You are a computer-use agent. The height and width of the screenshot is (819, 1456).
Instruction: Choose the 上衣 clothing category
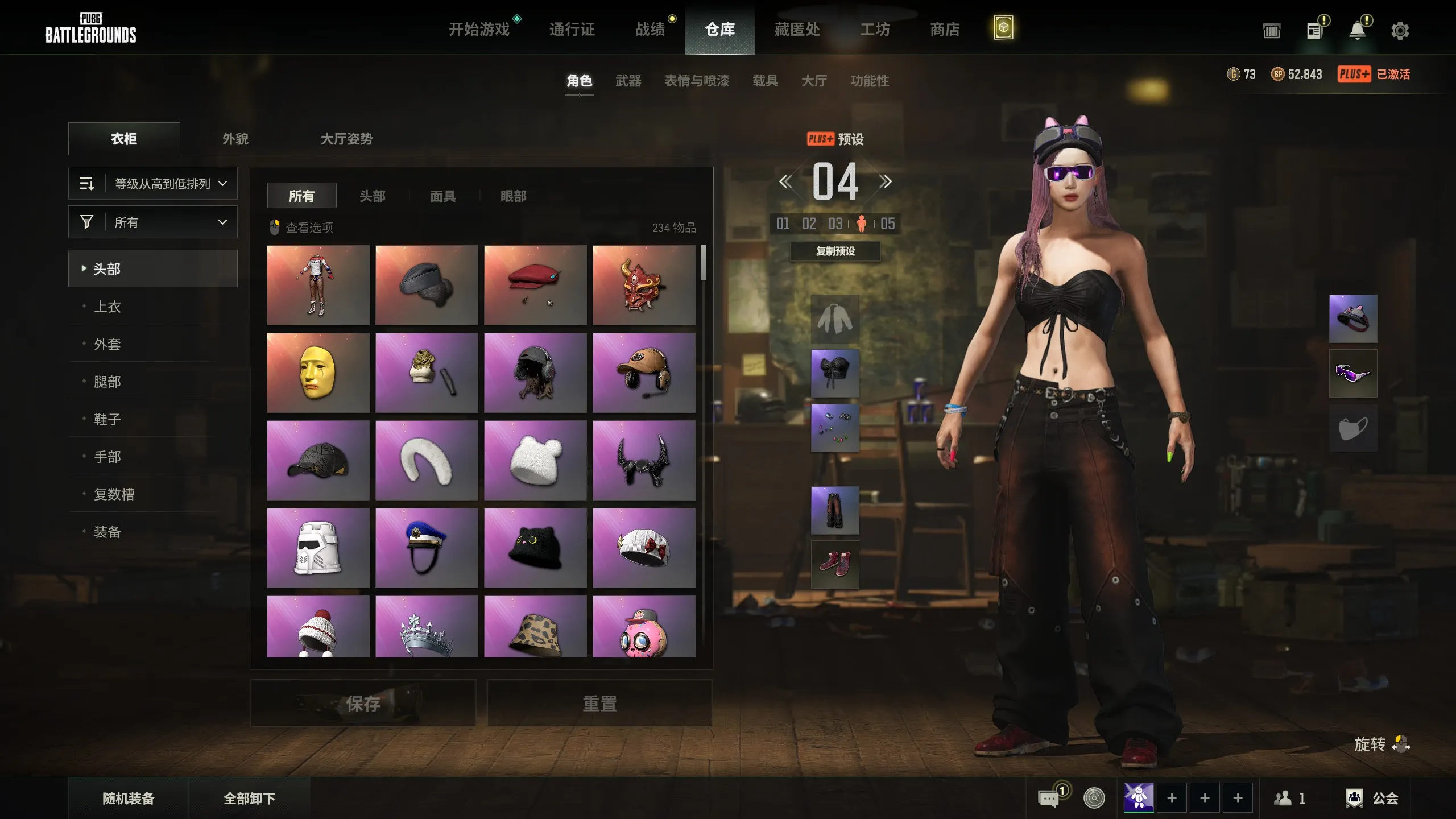coord(107,307)
